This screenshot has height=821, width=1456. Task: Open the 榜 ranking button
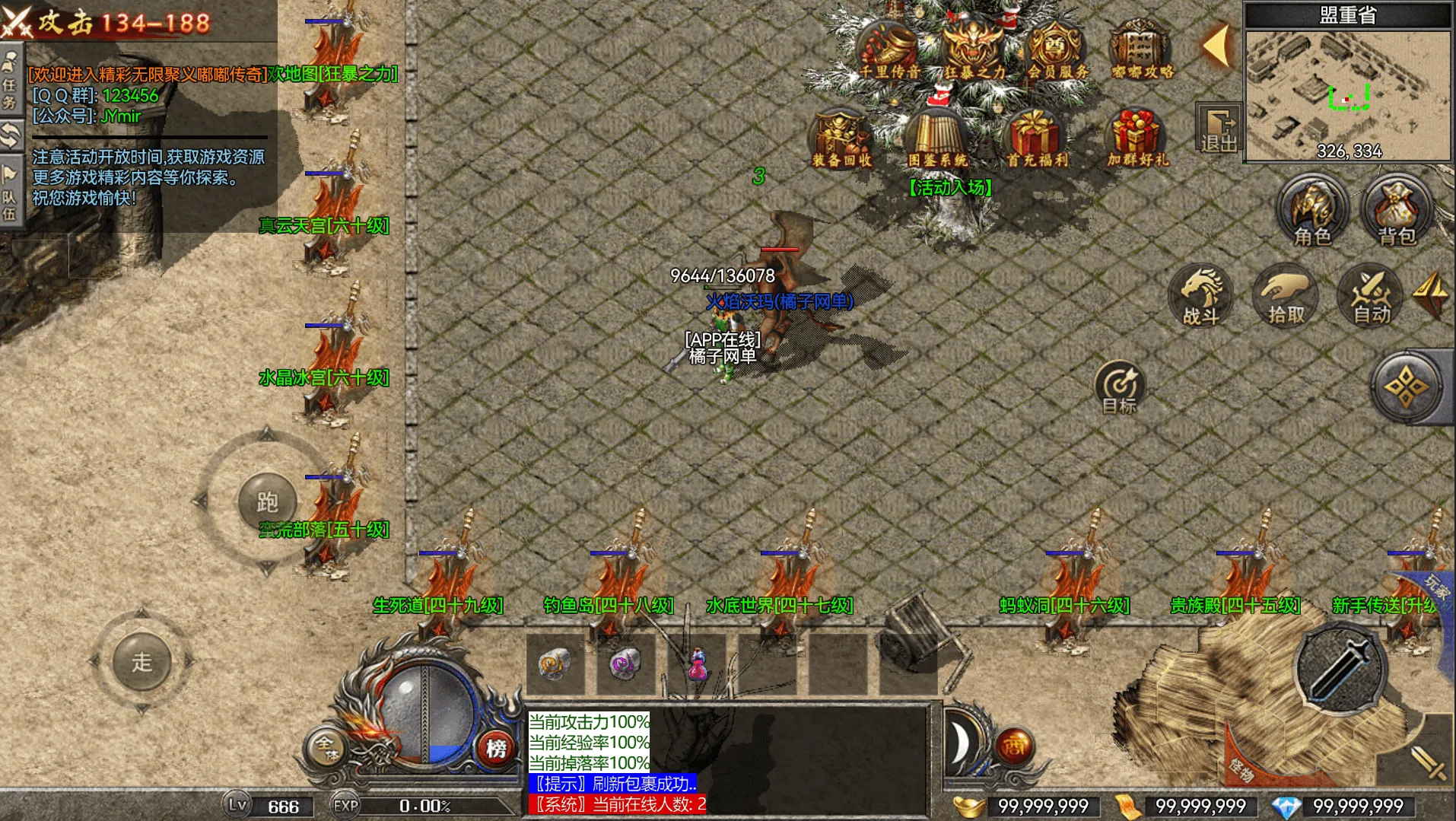[496, 748]
